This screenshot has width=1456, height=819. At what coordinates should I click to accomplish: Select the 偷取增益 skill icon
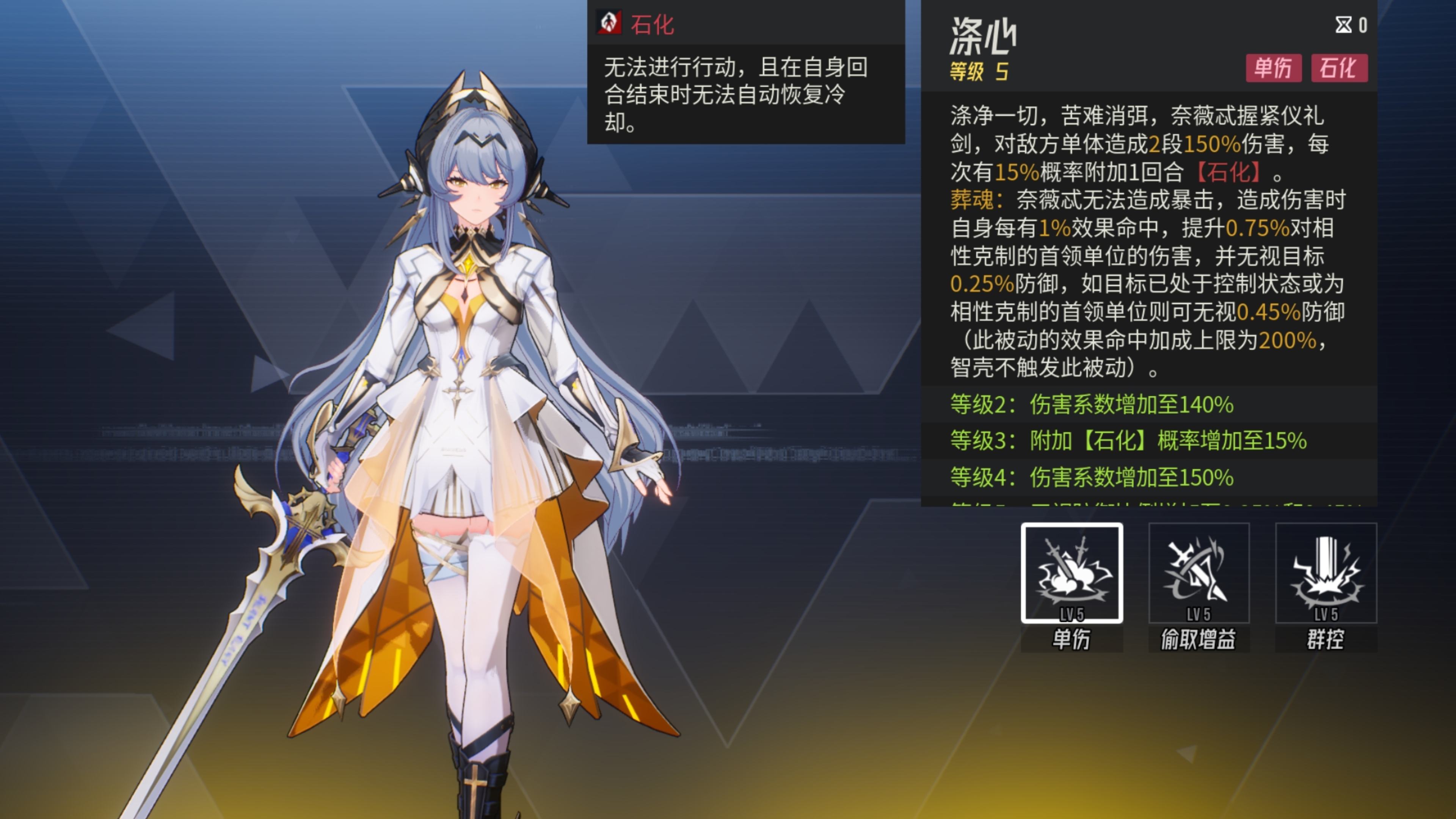(1198, 573)
